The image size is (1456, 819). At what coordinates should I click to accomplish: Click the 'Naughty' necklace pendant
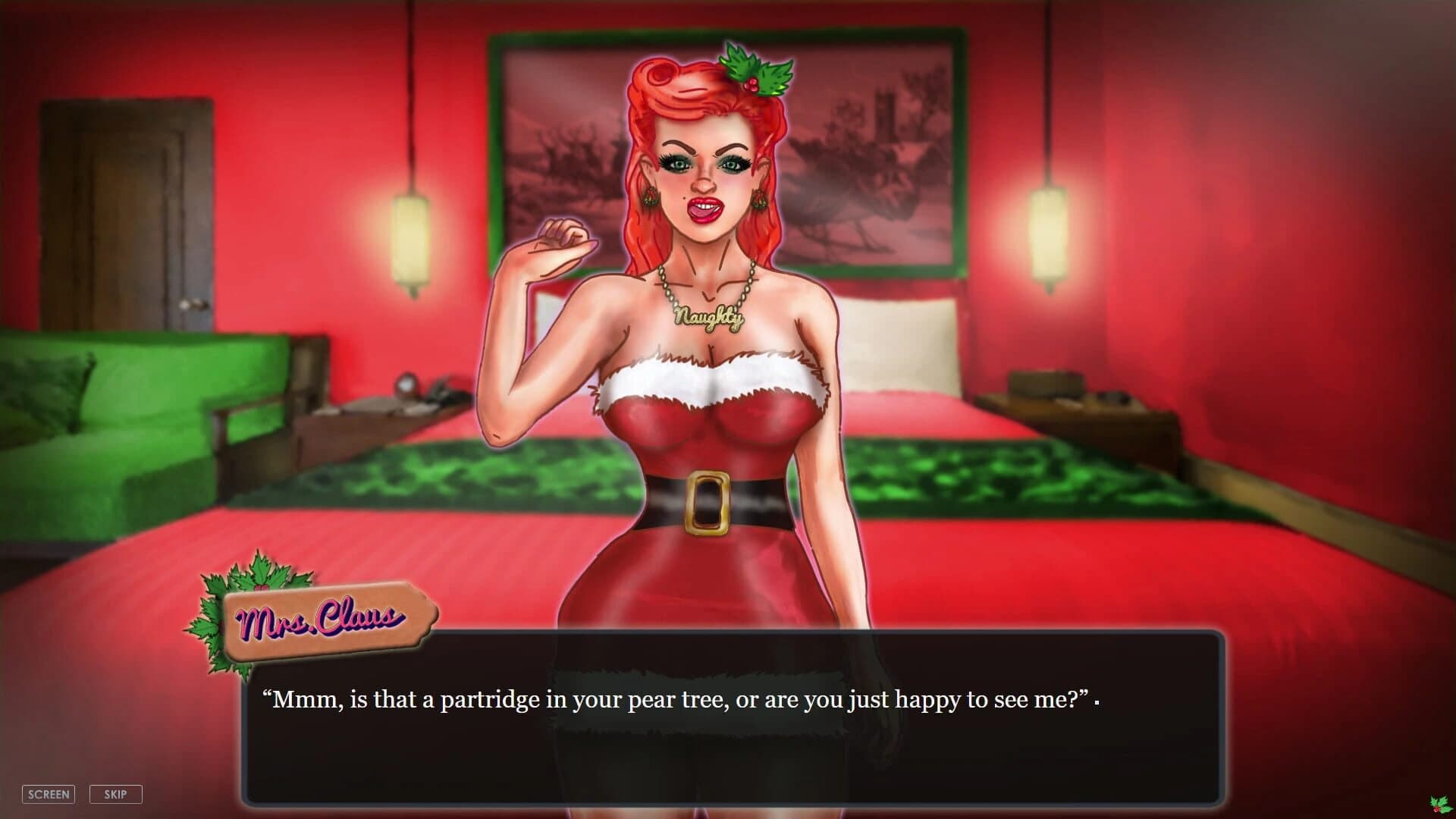point(709,317)
